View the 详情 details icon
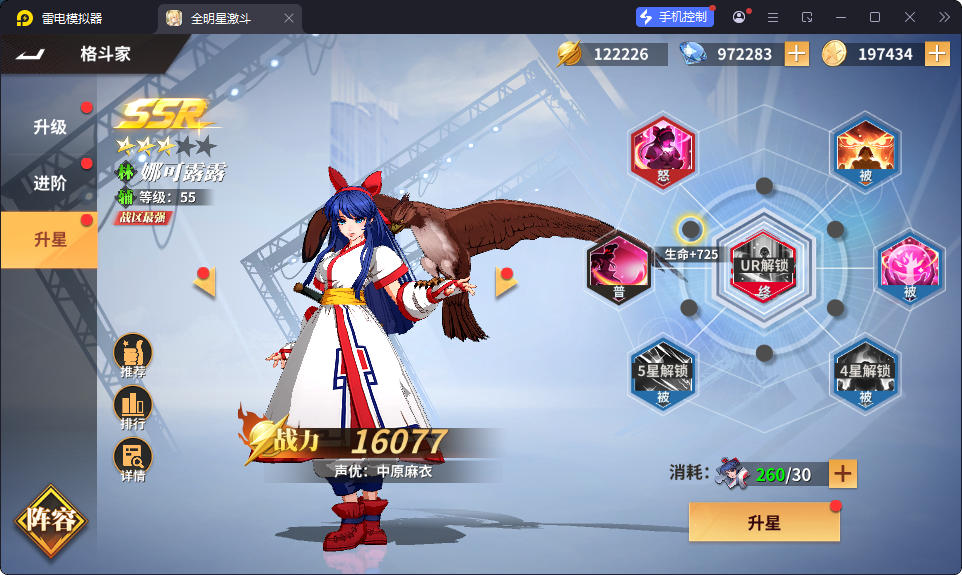This screenshot has width=962, height=575. click(133, 461)
